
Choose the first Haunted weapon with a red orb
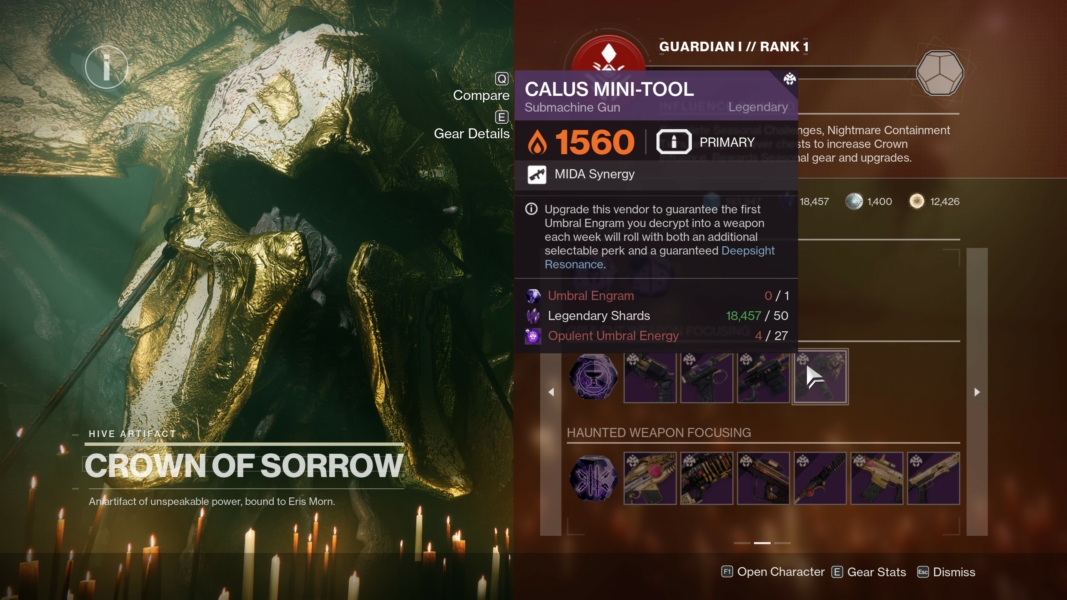click(650, 479)
